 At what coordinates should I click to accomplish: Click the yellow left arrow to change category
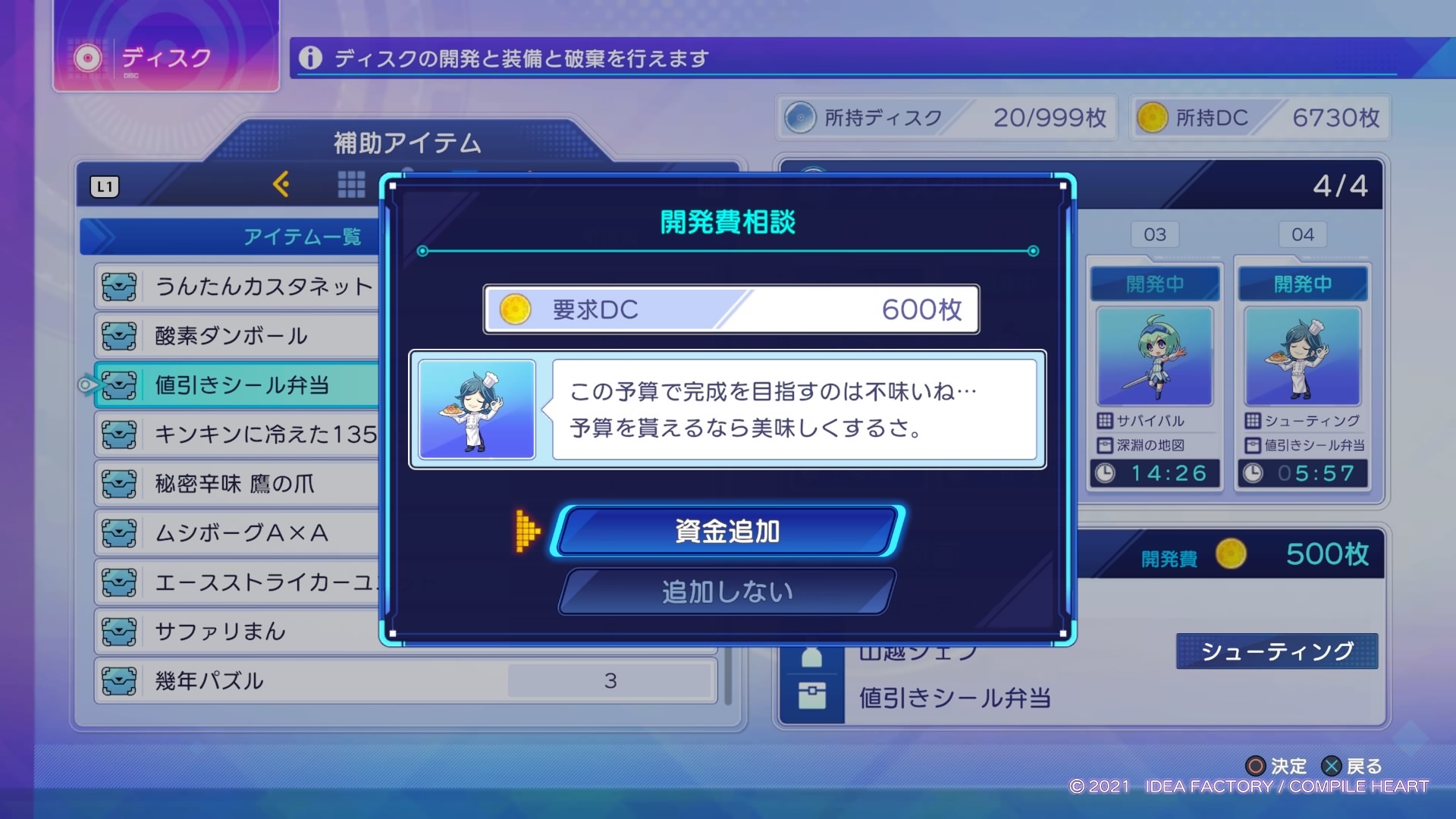[x=282, y=184]
